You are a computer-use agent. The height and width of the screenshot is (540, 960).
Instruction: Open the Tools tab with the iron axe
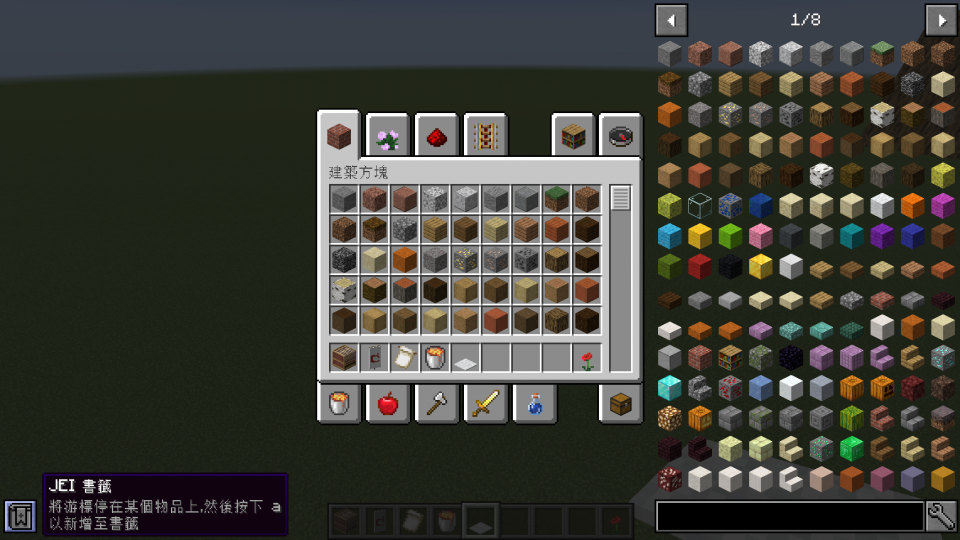point(436,404)
